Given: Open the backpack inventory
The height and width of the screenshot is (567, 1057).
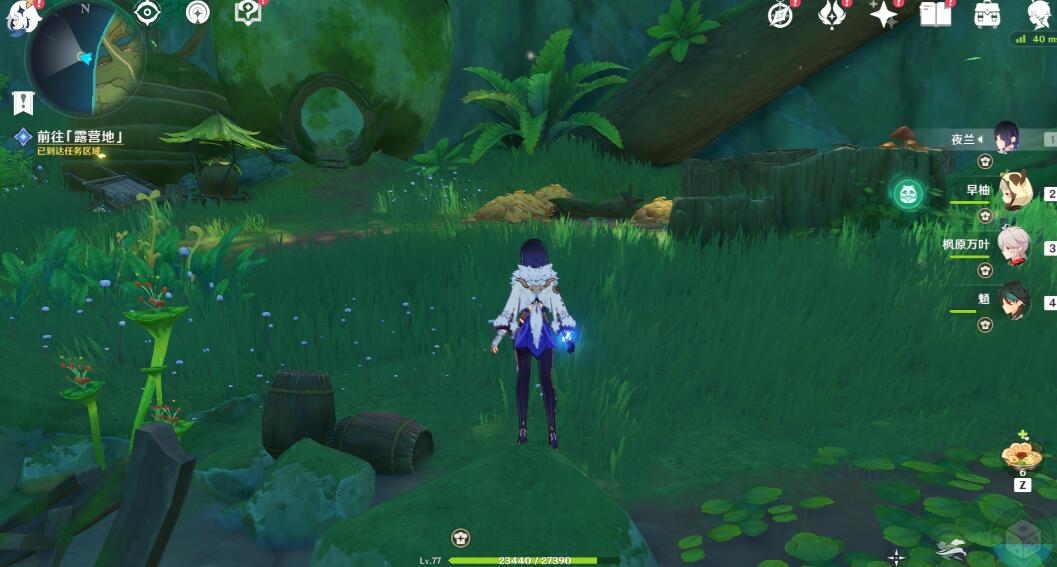Looking at the screenshot, I should tap(988, 14).
